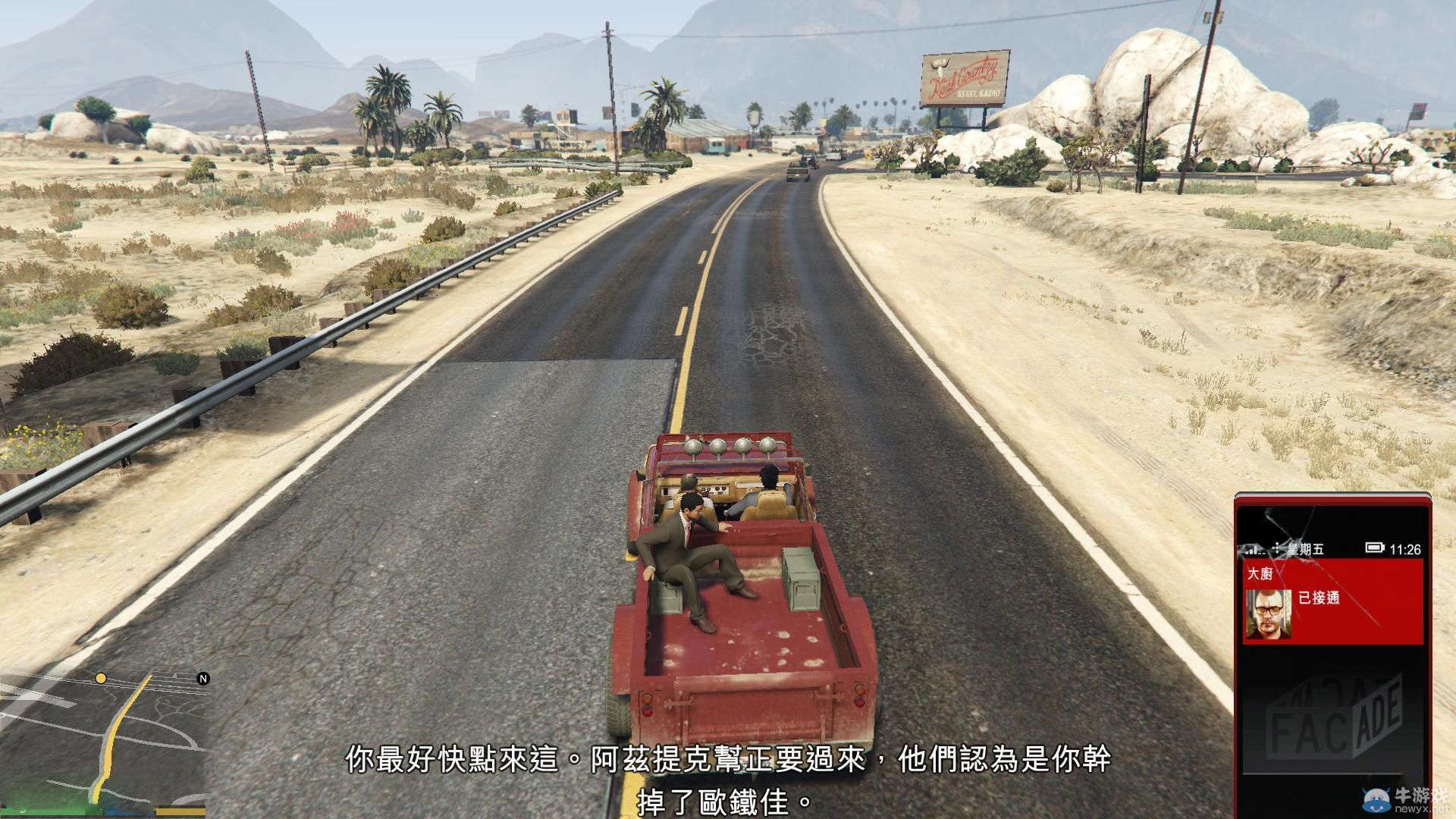1456x819 pixels.
Task: Click the N compass icon on the minimap
Action: point(203,679)
